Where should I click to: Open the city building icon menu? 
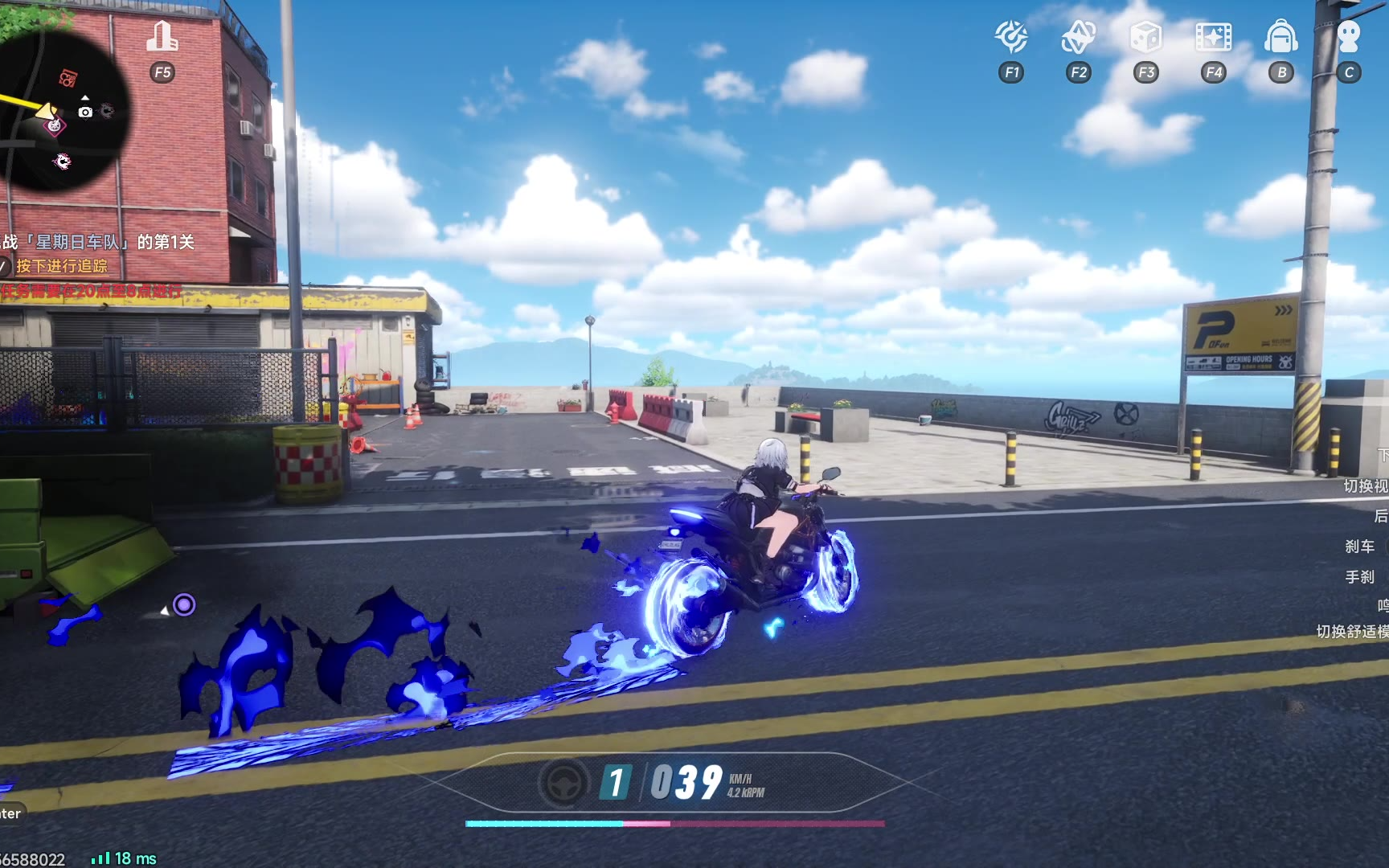(162, 37)
